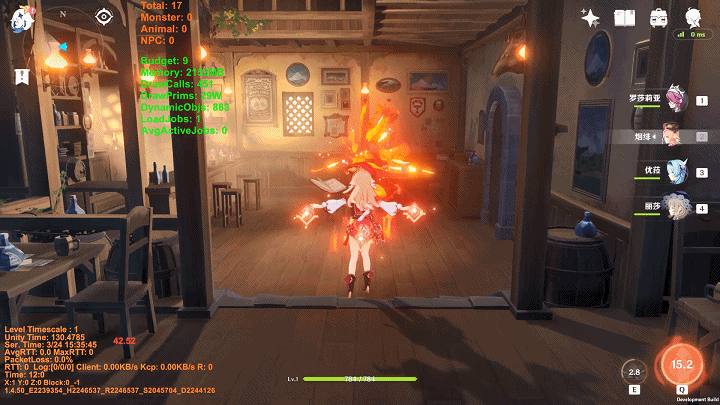Switch to party member 罗莎莉亚

[x=676, y=100]
